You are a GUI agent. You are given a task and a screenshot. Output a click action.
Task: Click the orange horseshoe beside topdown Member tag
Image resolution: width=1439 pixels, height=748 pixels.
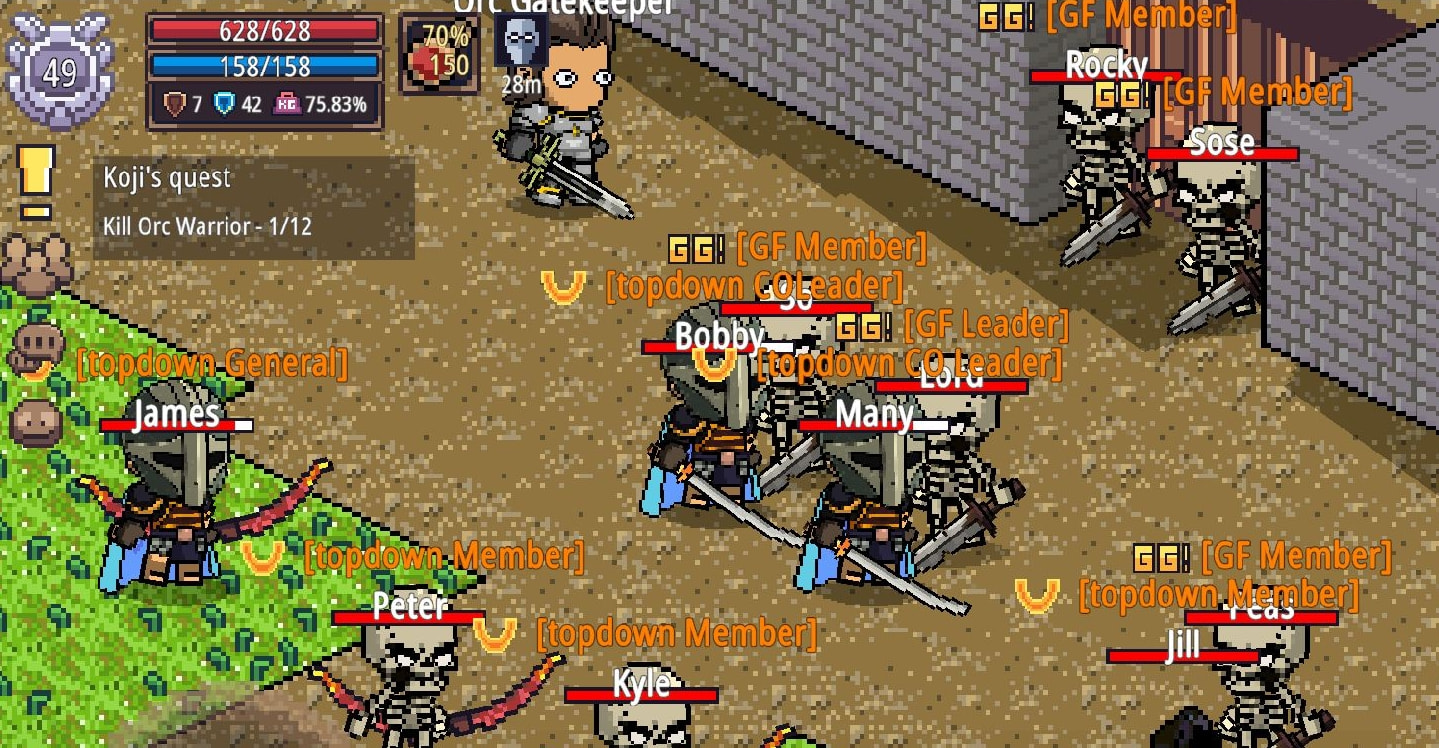click(x=264, y=557)
